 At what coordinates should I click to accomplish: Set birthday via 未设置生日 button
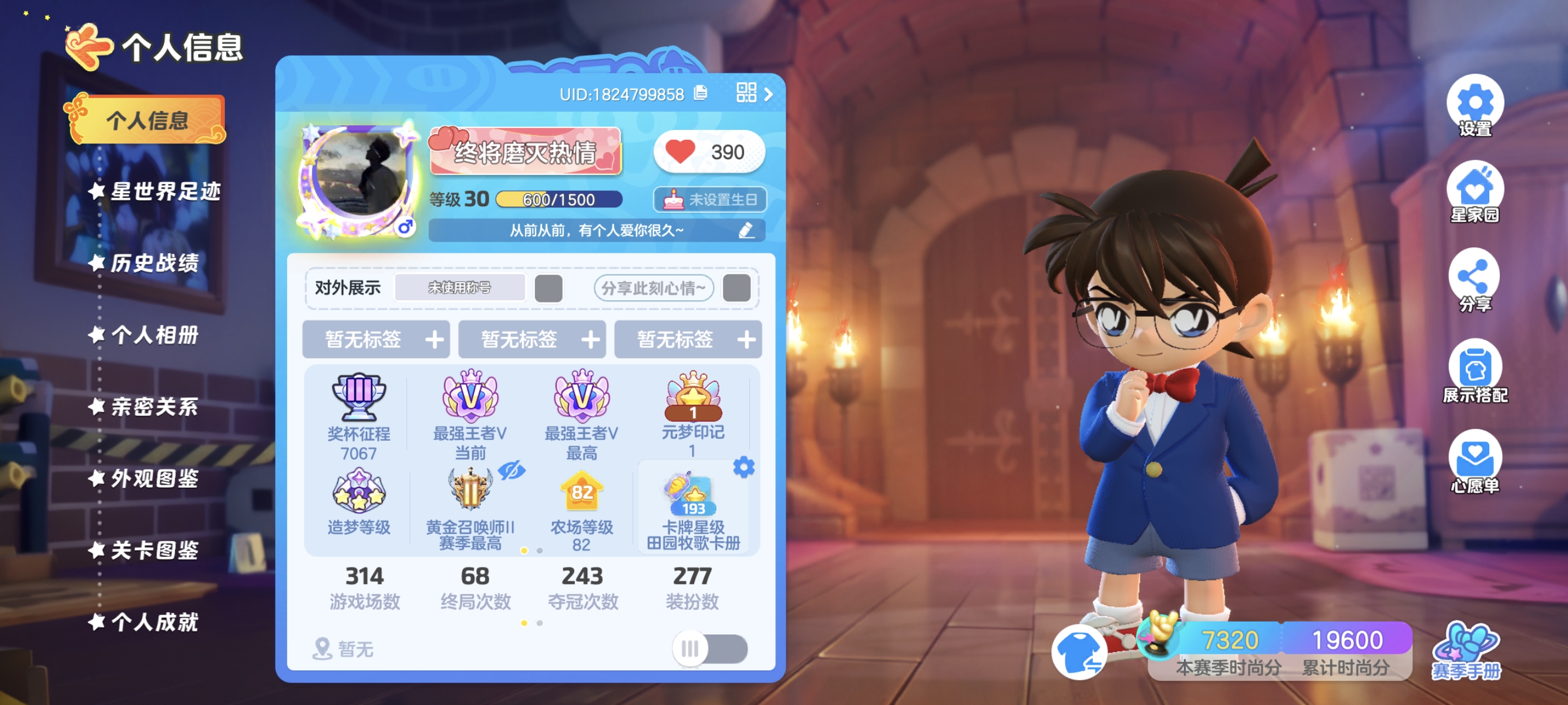pos(710,200)
